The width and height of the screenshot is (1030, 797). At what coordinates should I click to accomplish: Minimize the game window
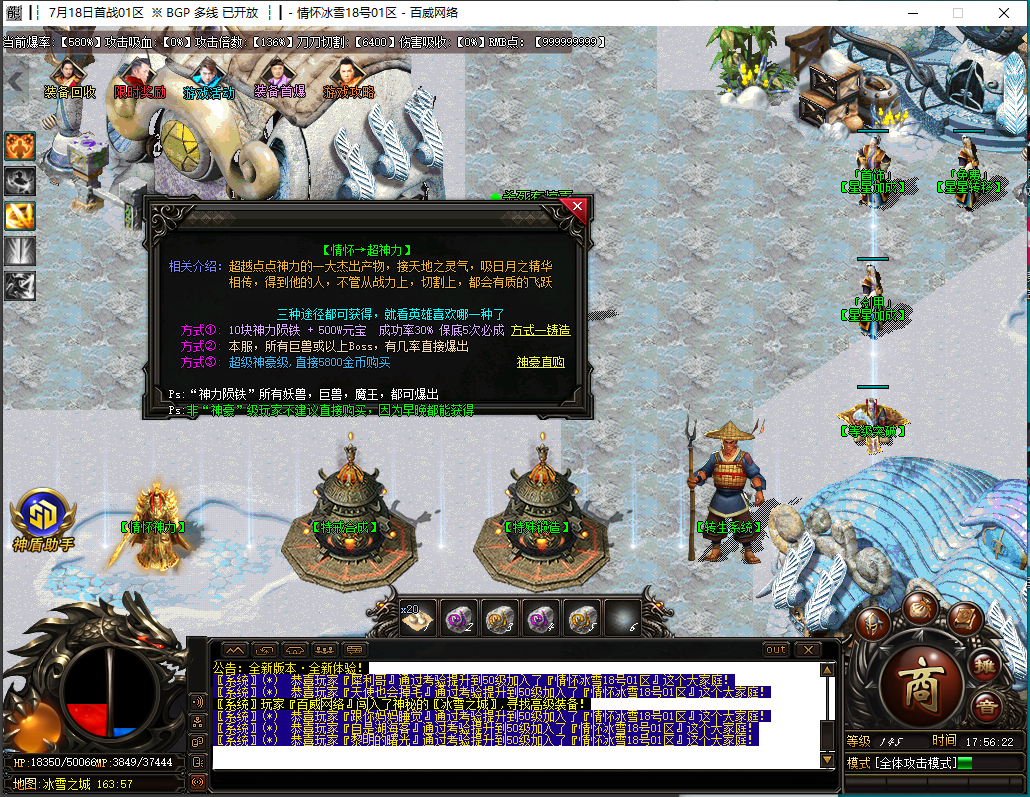point(912,13)
